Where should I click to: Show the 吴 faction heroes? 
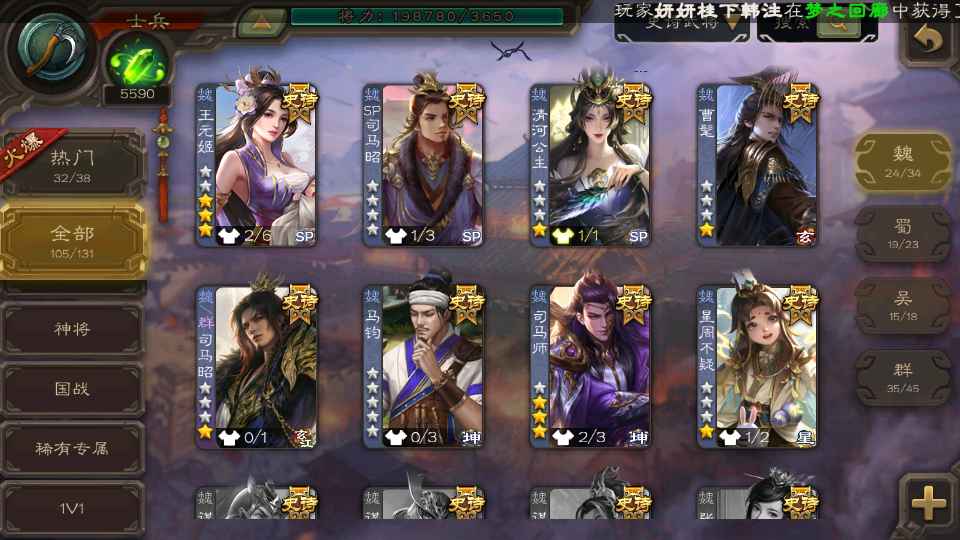pyautogui.click(x=902, y=306)
